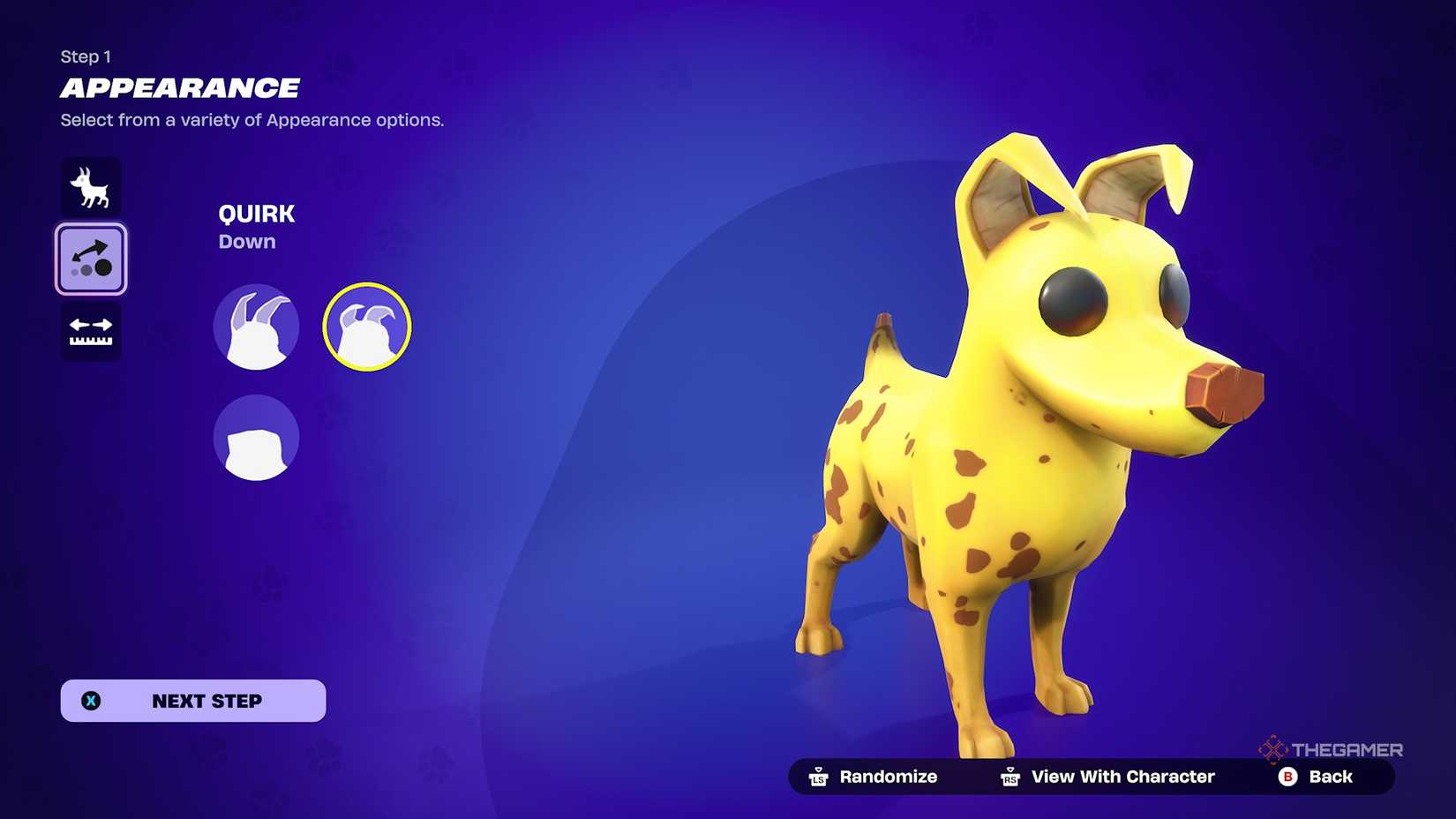The width and height of the screenshot is (1456, 819).
Task: Click the X button icon on Next Step
Action: 91,701
